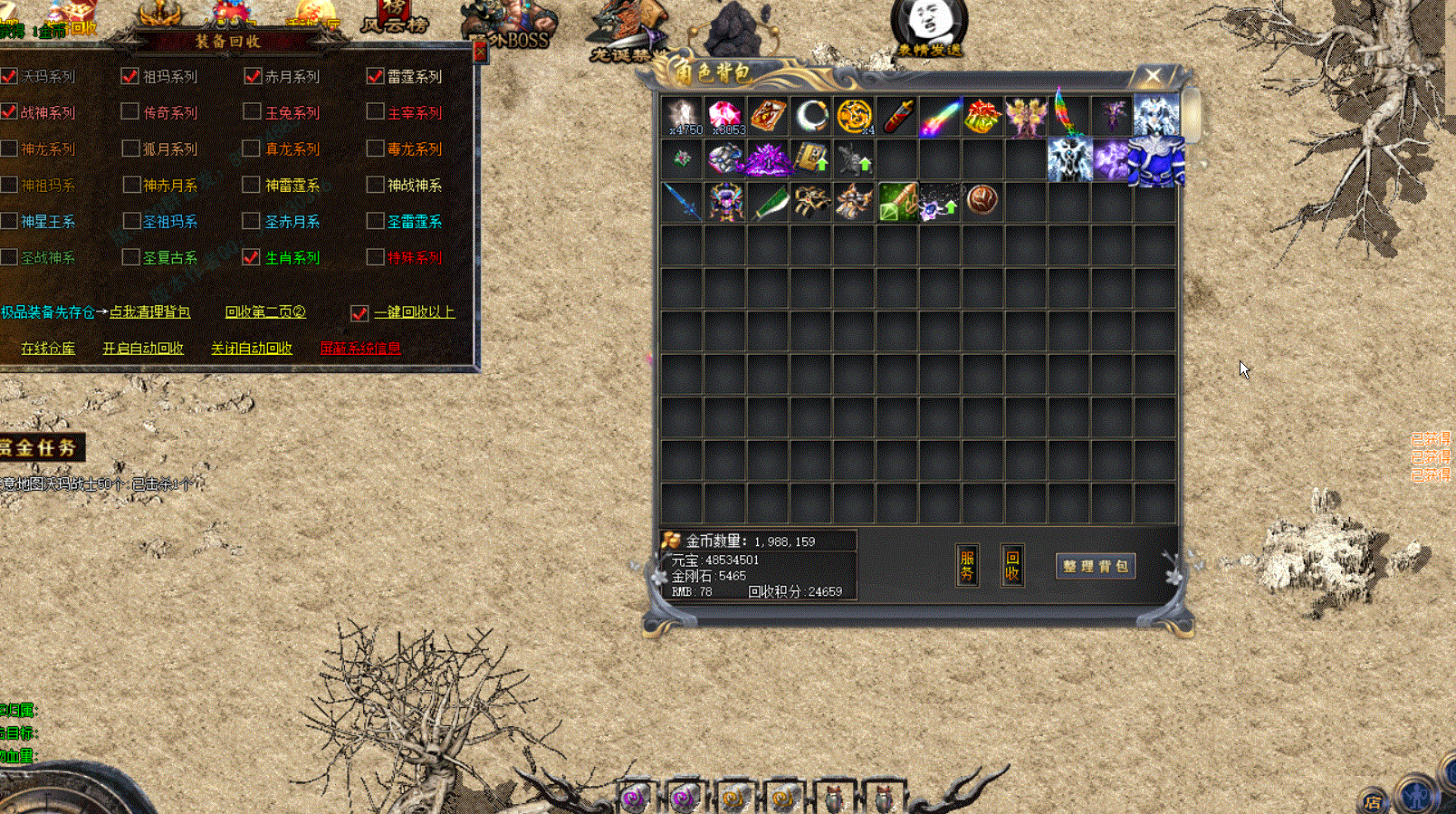
Task: Enable the 特殊系列 recycle option
Action: (x=375, y=257)
